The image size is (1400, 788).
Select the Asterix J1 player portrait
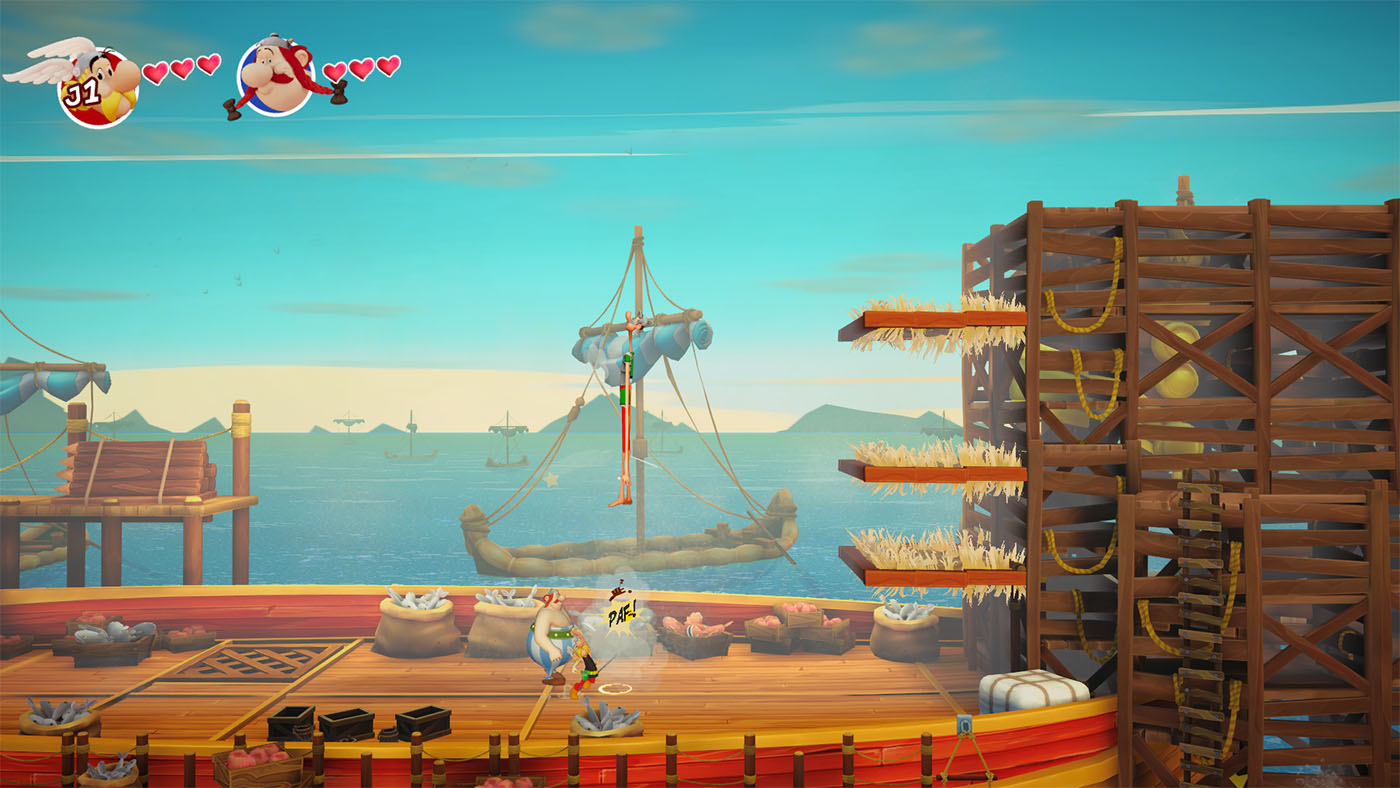pos(98,85)
